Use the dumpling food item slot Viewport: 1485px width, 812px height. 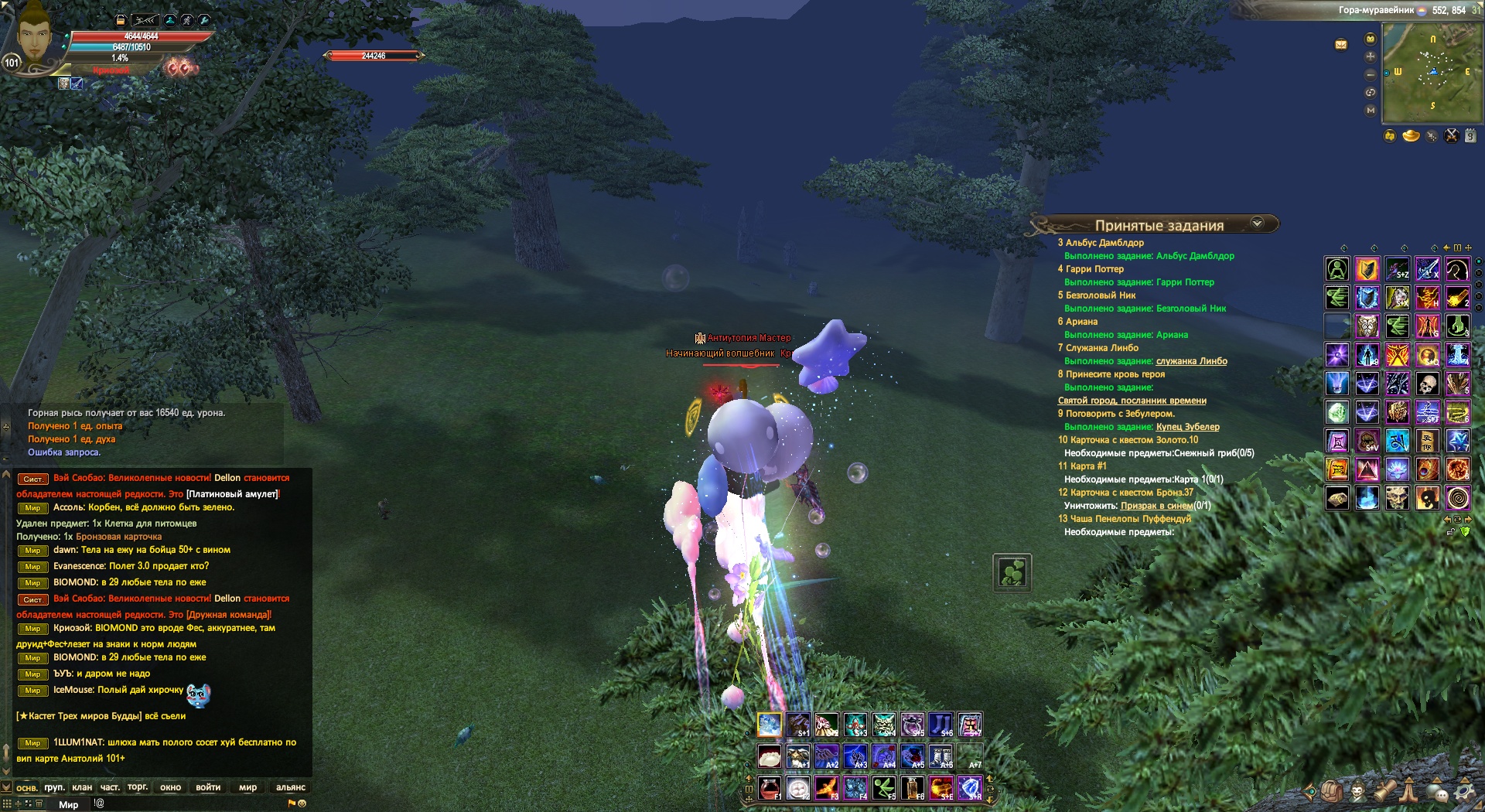(769, 756)
